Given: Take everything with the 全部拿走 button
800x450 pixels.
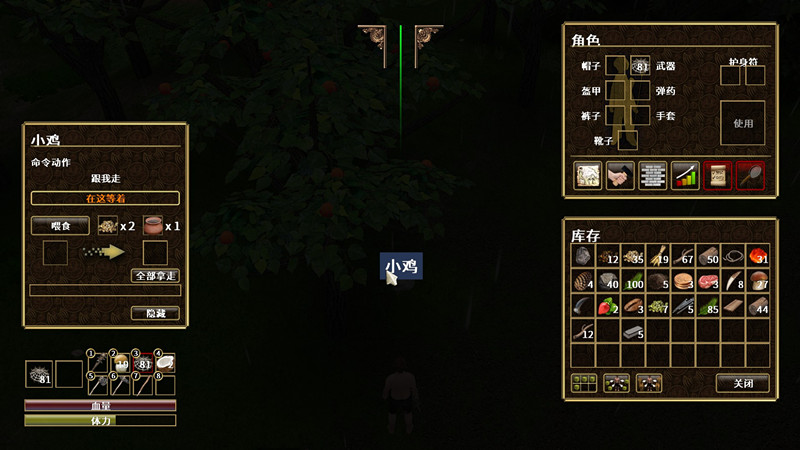Looking at the screenshot, I should click(x=155, y=276).
